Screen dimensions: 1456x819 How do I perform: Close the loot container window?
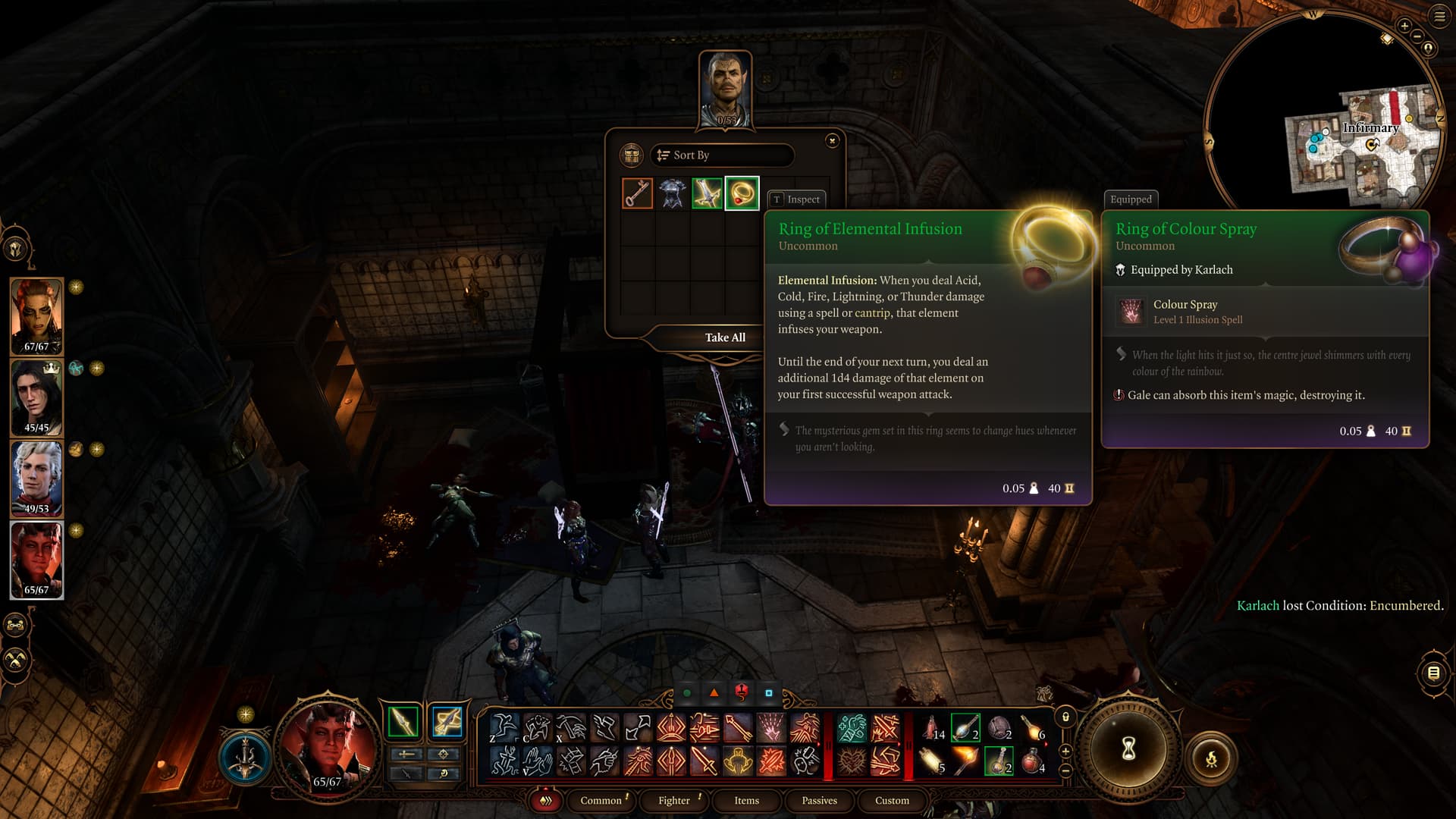point(832,140)
